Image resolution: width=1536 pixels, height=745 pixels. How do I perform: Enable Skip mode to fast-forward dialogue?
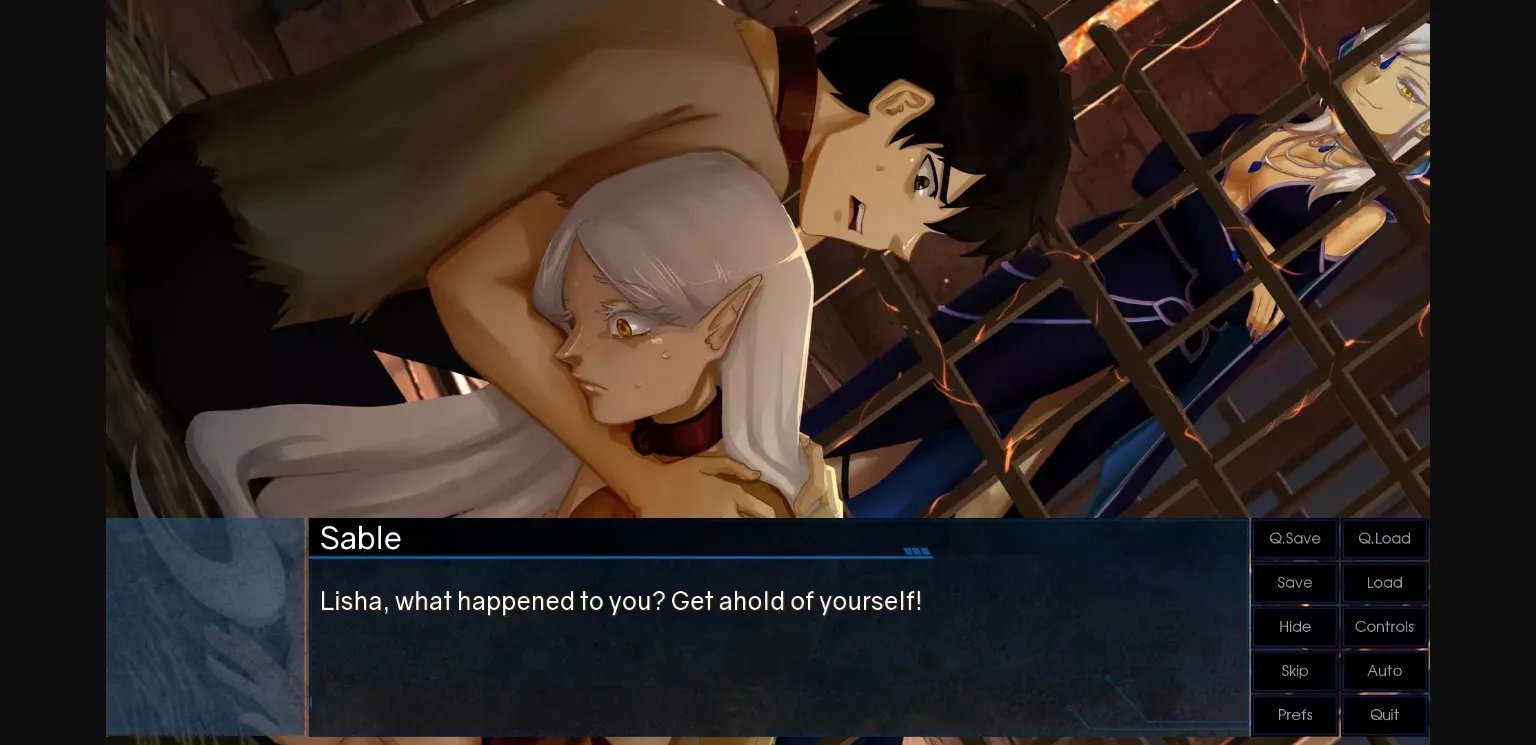tap(1294, 671)
